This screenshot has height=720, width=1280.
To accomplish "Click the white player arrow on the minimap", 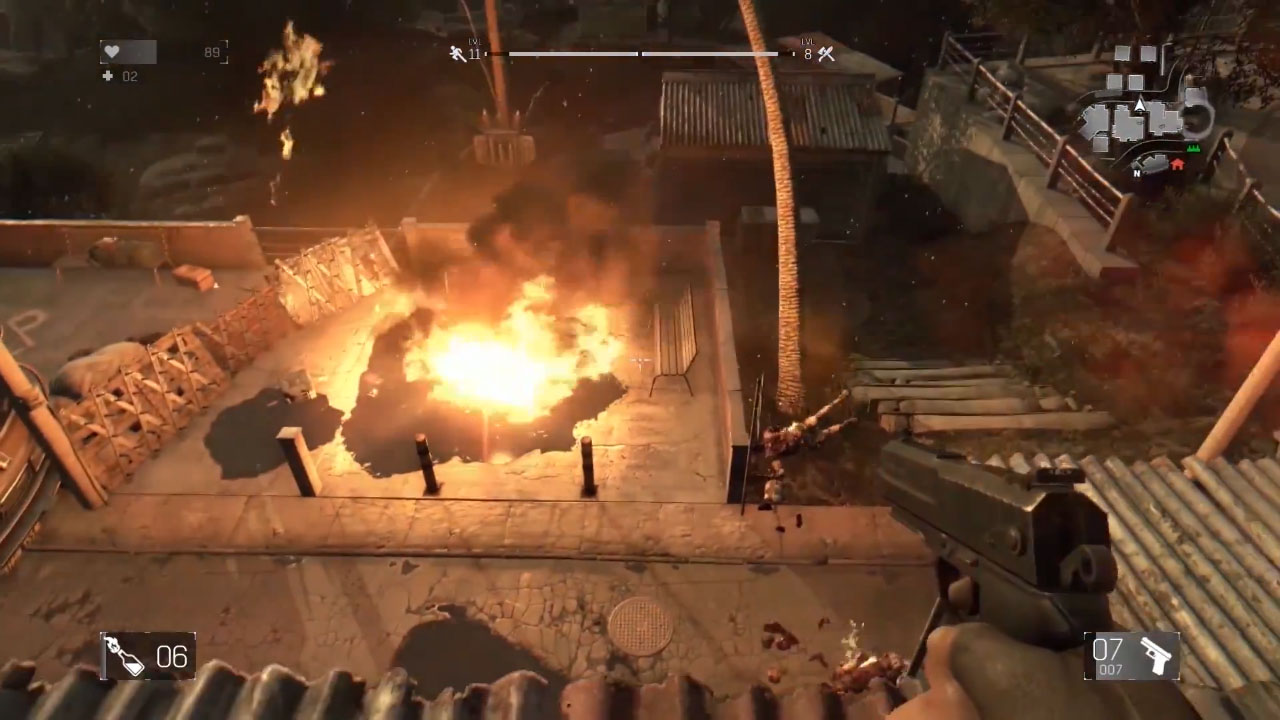I will pyautogui.click(x=1139, y=105).
